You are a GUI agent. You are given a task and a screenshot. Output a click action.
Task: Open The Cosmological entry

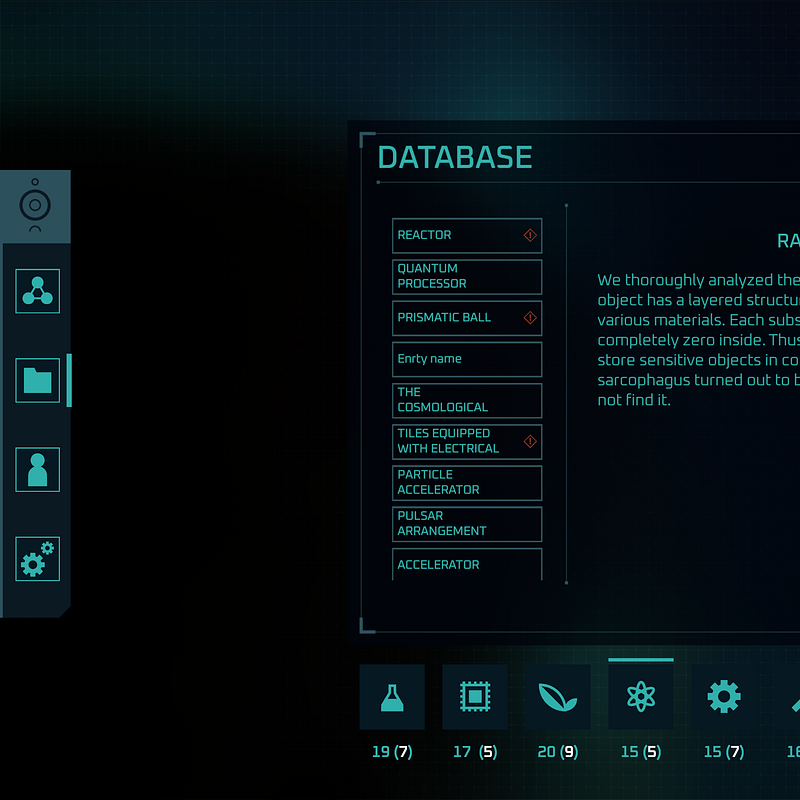click(466, 400)
